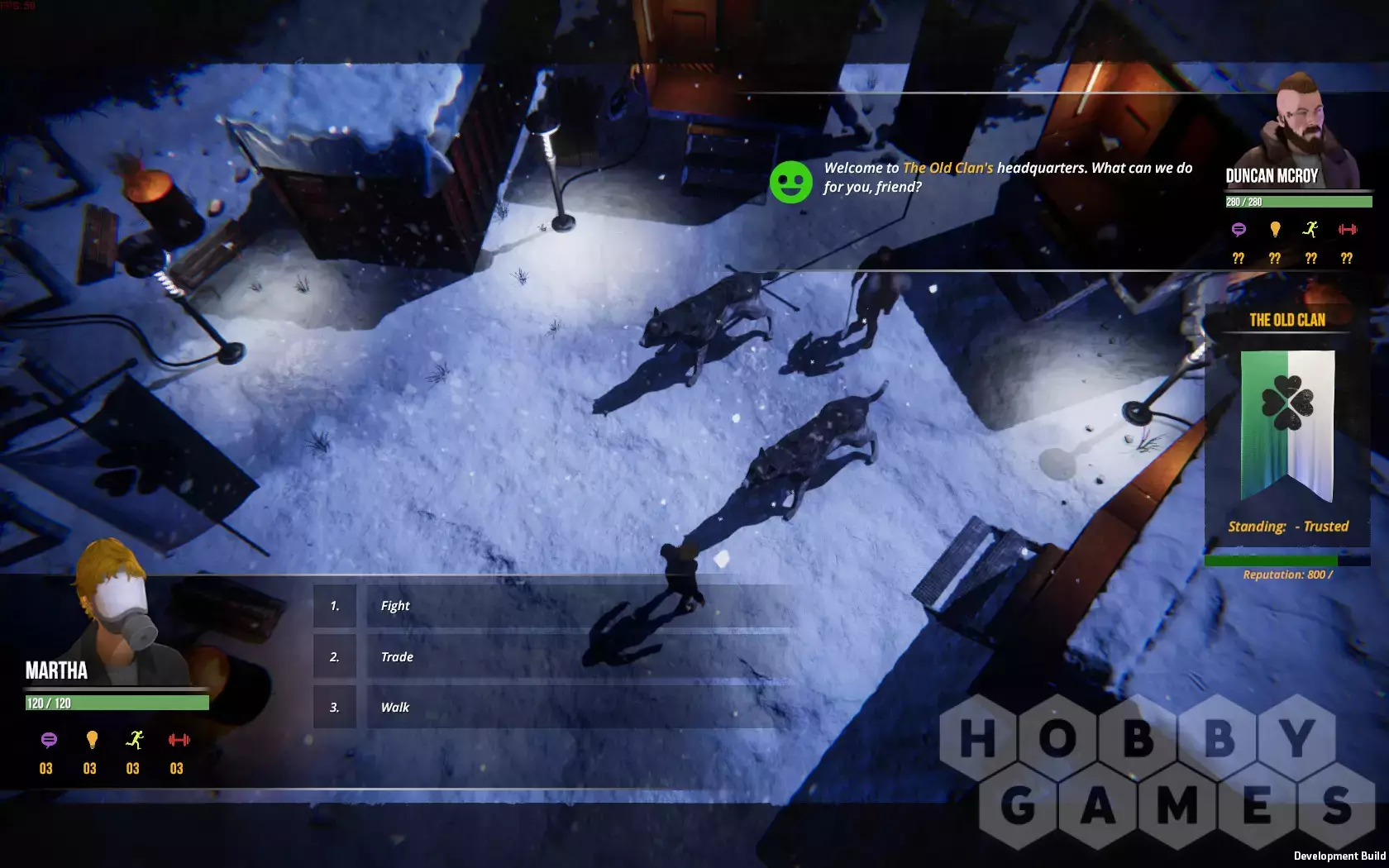Viewport: 1389px width, 868px height.
Task: Click The Old Clan link in dialogue
Action: [x=947, y=168]
